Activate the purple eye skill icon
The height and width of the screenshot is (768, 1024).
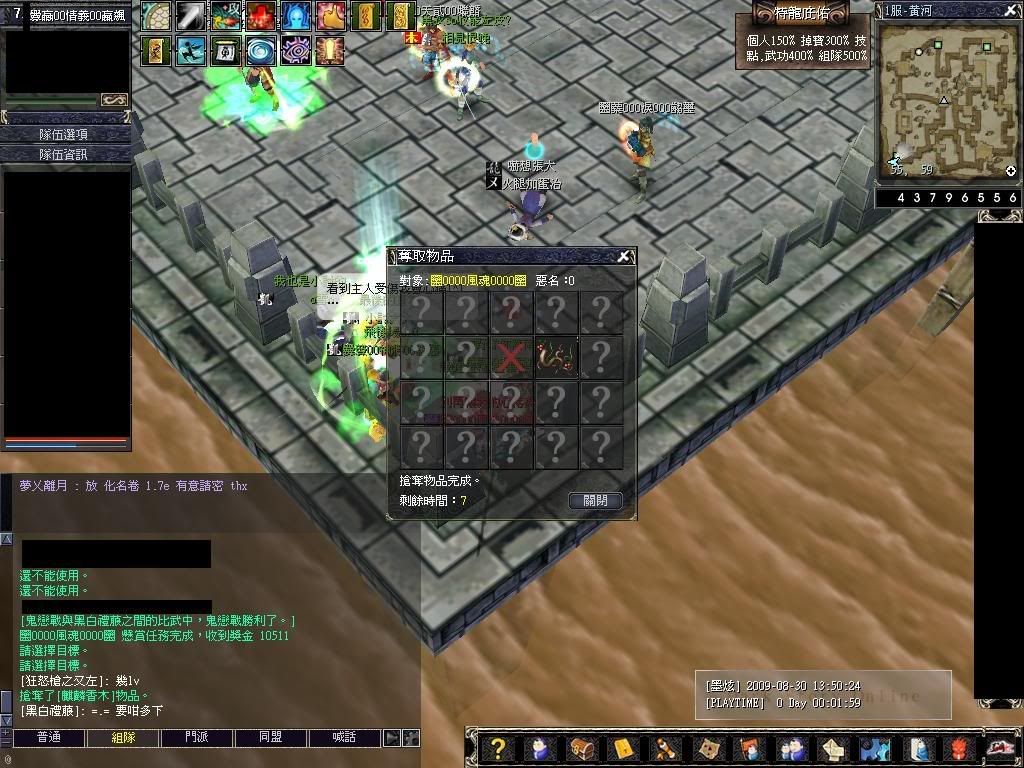[x=296, y=50]
